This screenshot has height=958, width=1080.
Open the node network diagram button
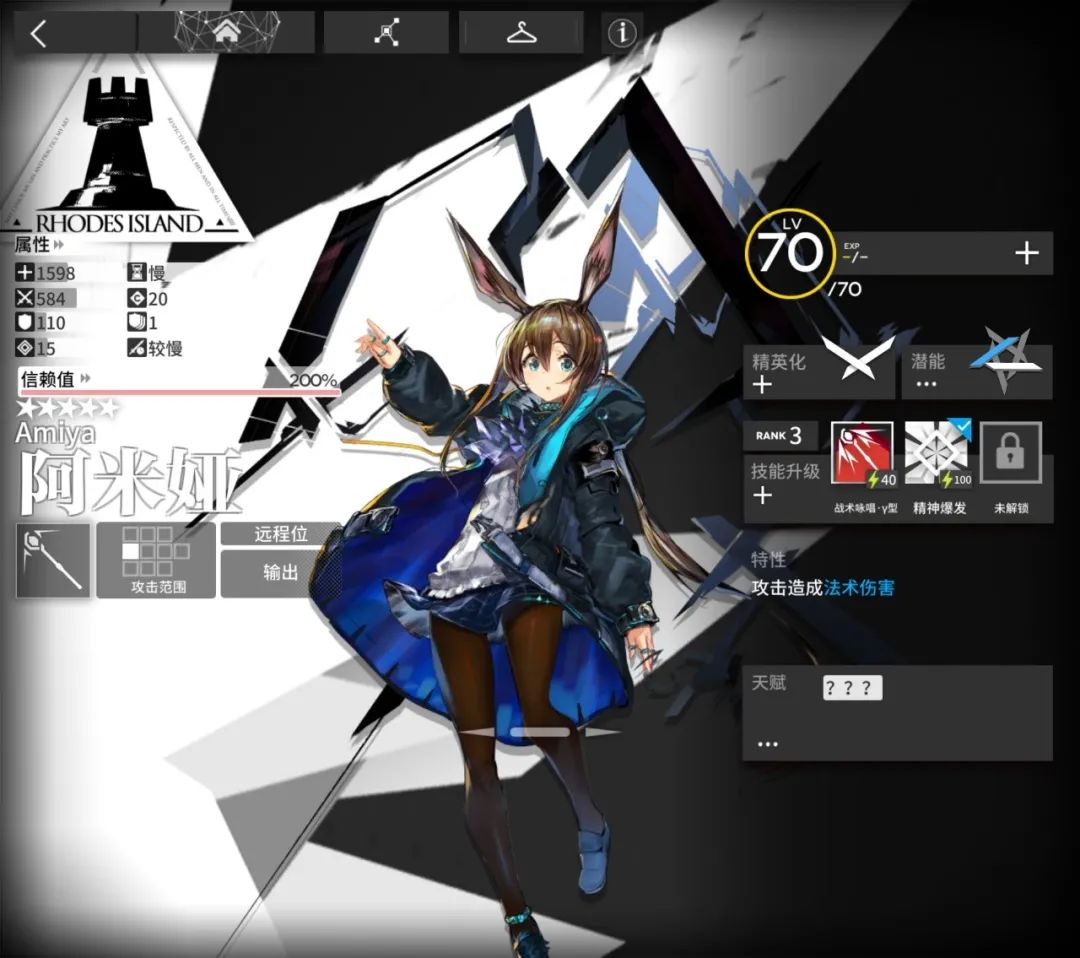[387, 33]
